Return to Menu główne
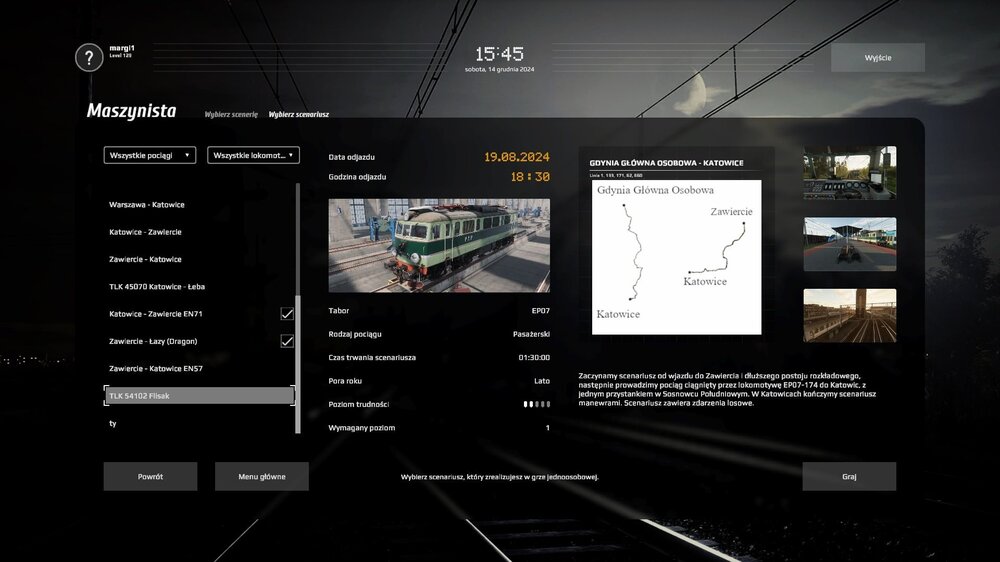1000x562 pixels. pyautogui.click(x=262, y=476)
